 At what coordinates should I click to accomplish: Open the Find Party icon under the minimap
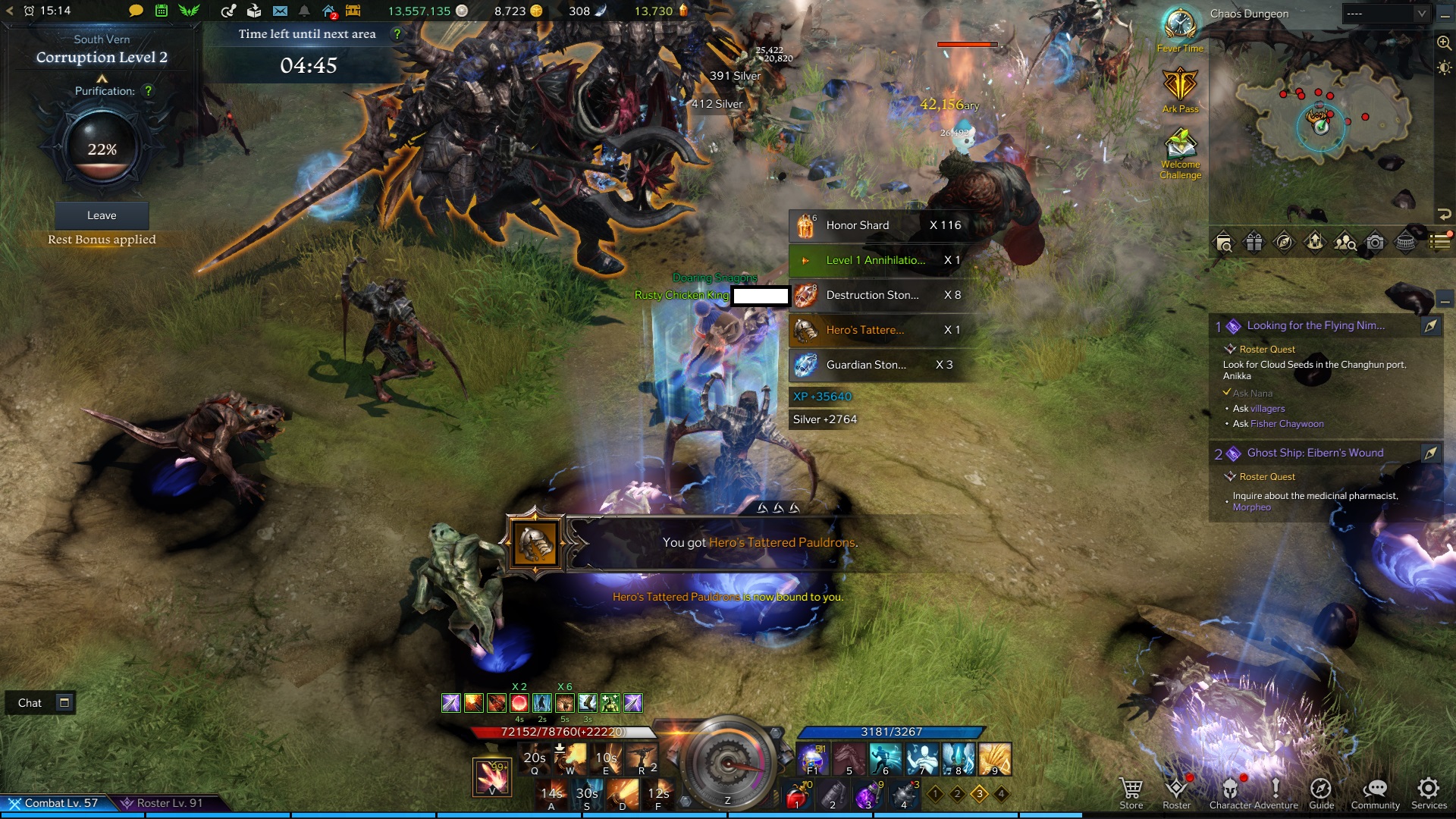click(x=1344, y=243)
